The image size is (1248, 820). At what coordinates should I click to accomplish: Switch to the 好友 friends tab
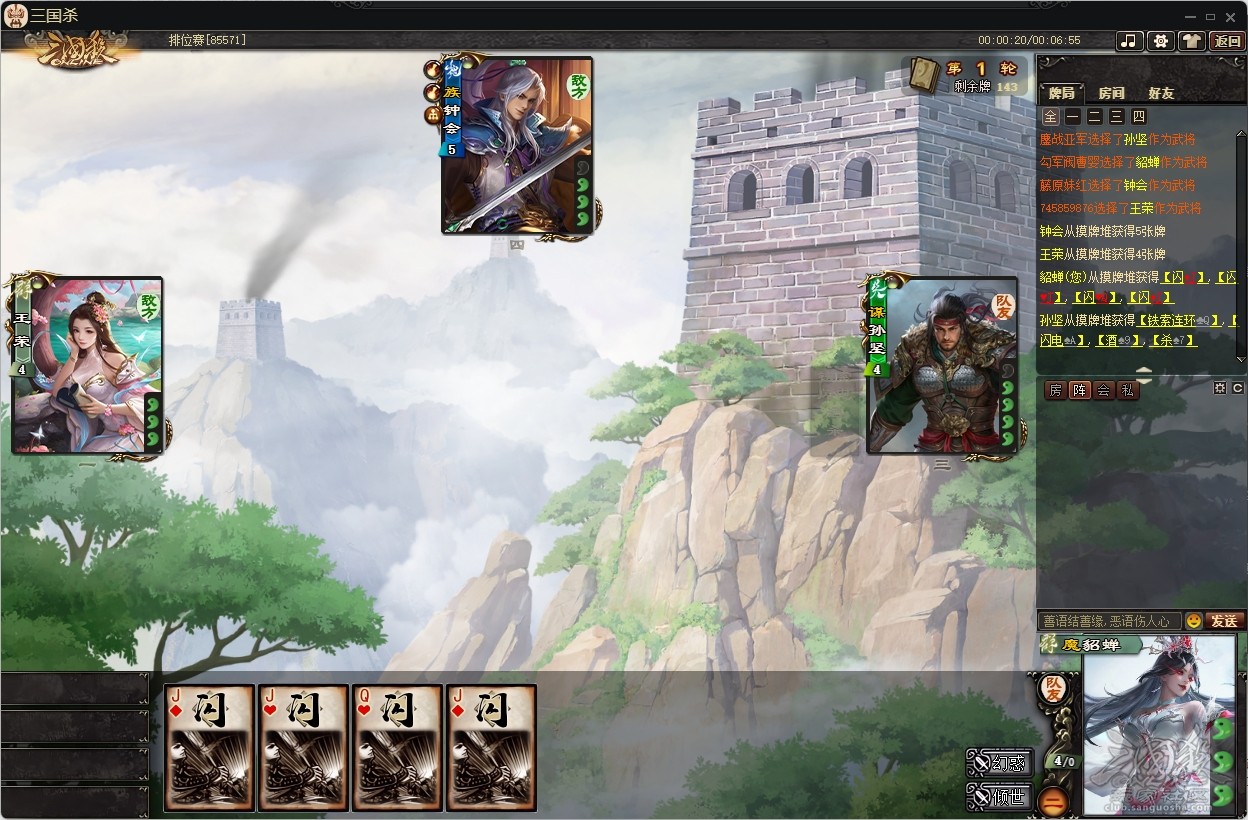1161,93
